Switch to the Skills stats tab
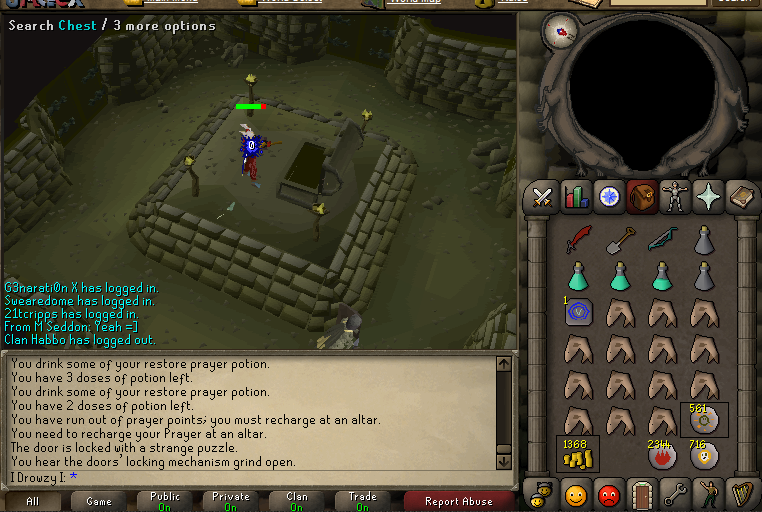Screen dimensions: 762x512 576,197
